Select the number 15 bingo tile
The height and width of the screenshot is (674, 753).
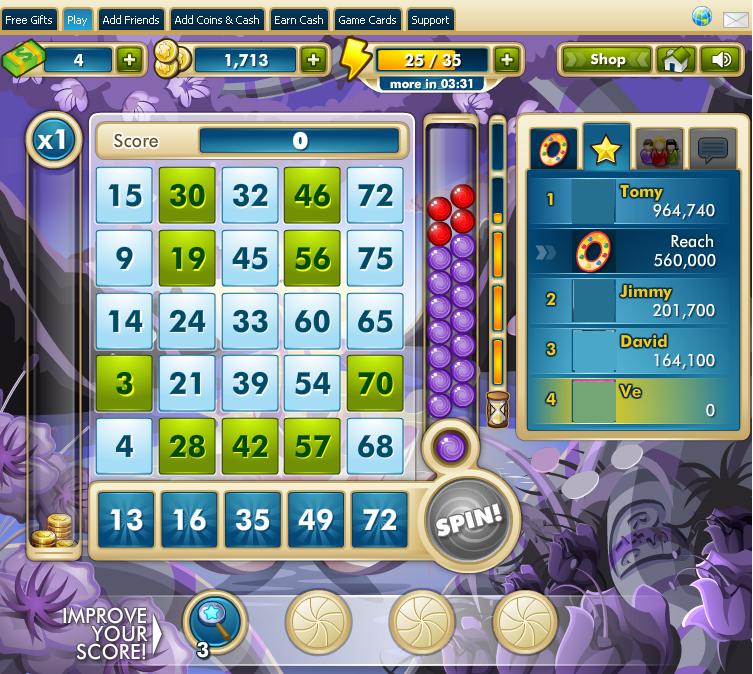[125, 196]
